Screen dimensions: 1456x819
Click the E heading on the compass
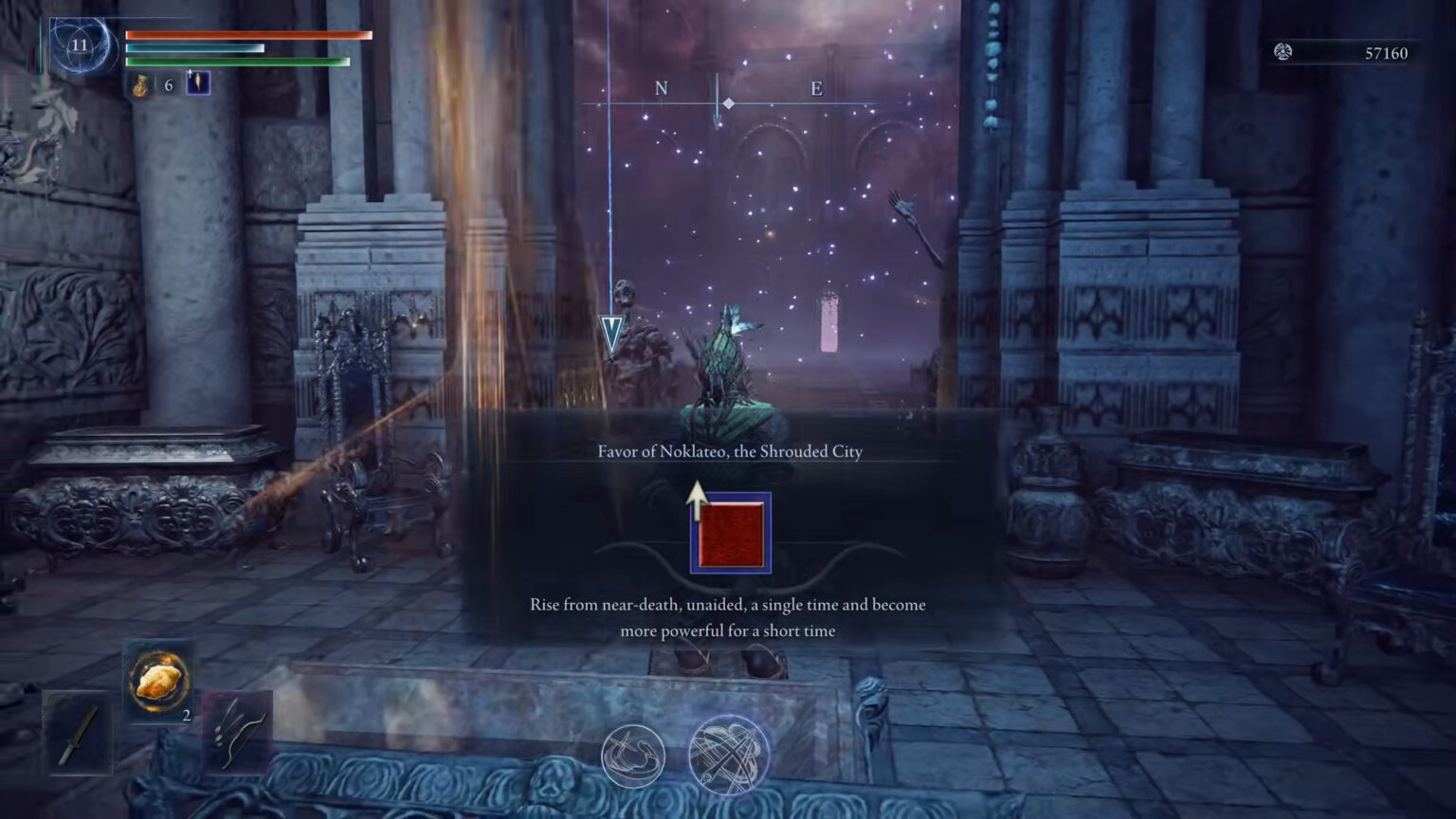[815, 88]
